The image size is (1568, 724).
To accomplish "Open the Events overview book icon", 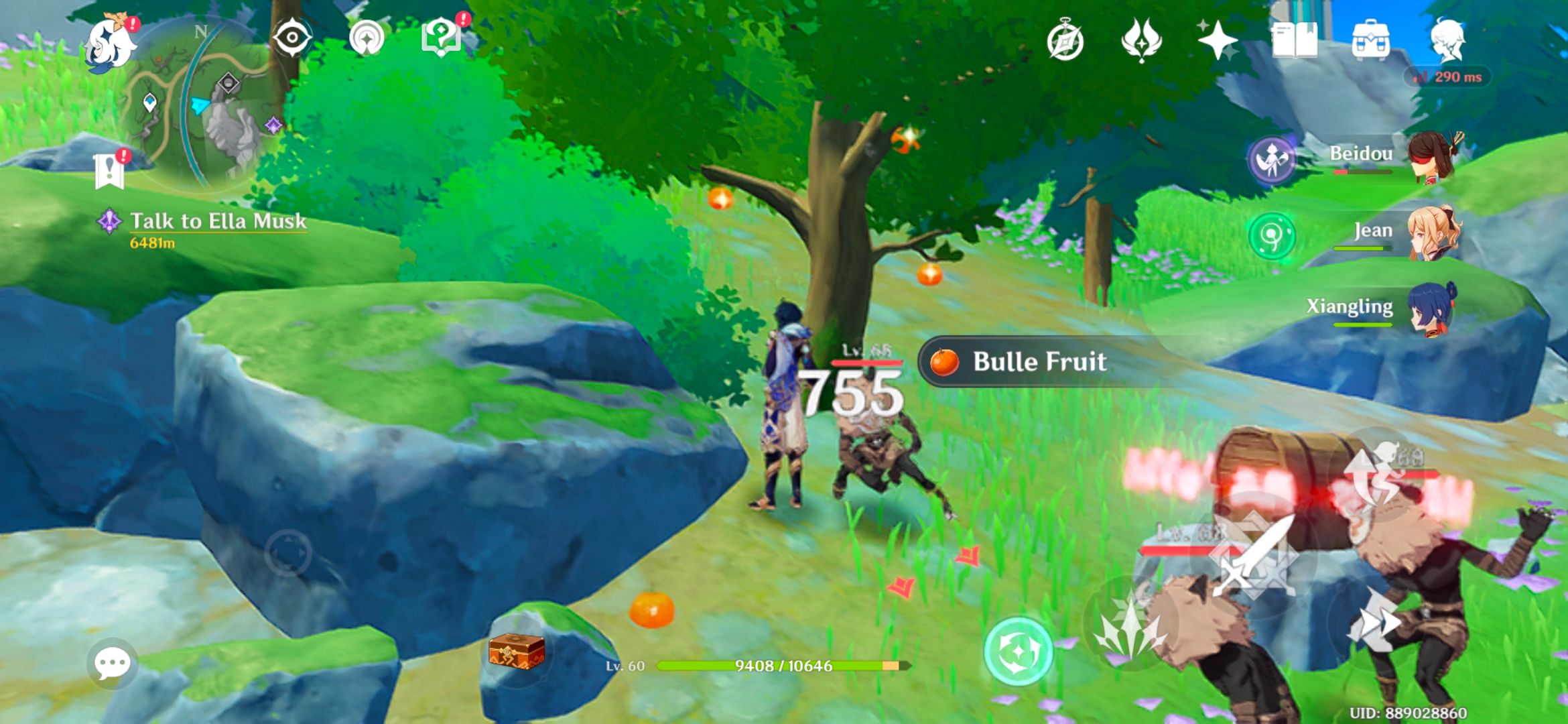I will coord(1296,40).
